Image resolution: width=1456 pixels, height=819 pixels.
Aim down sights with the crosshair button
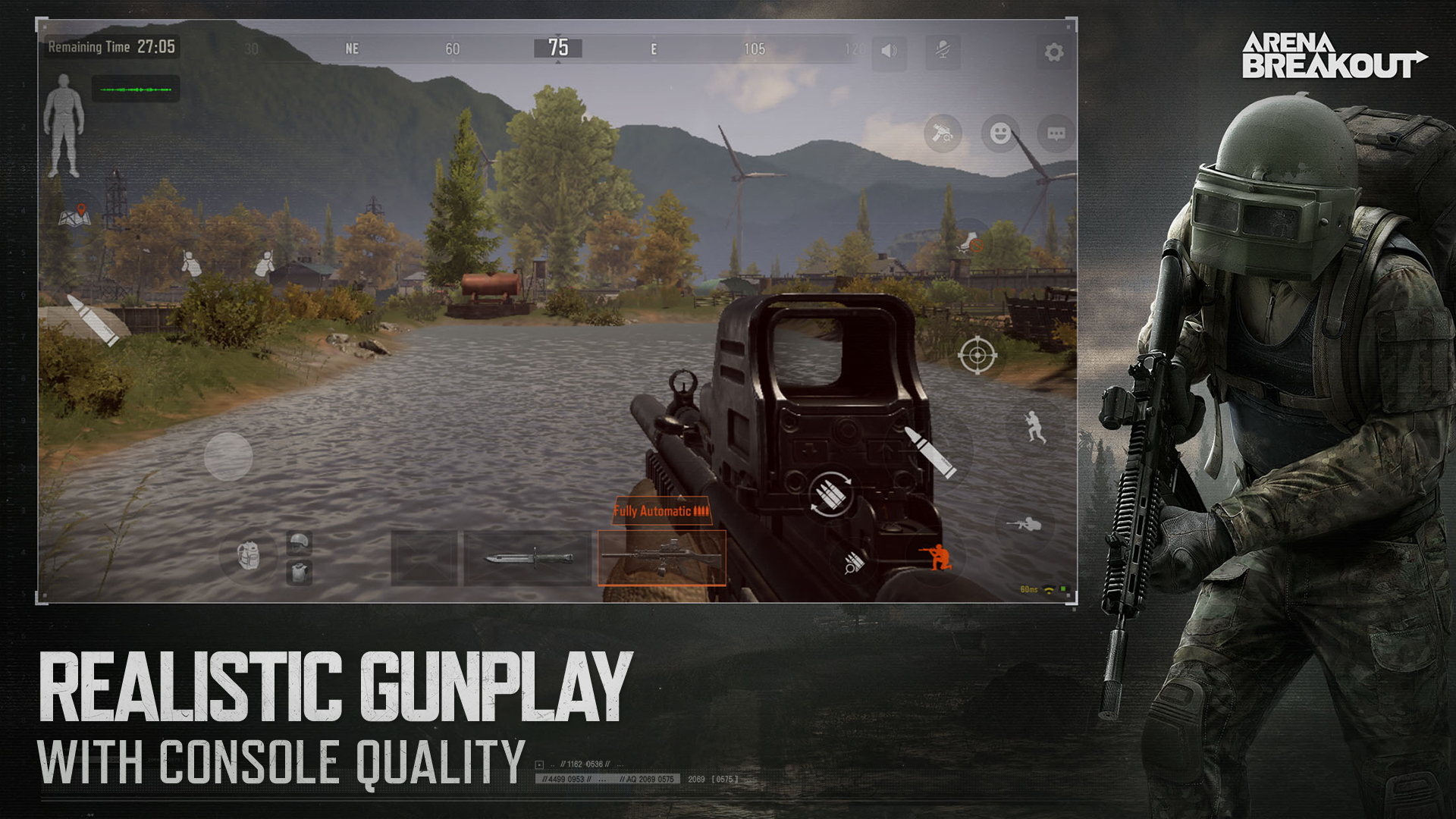pos(977,355)
